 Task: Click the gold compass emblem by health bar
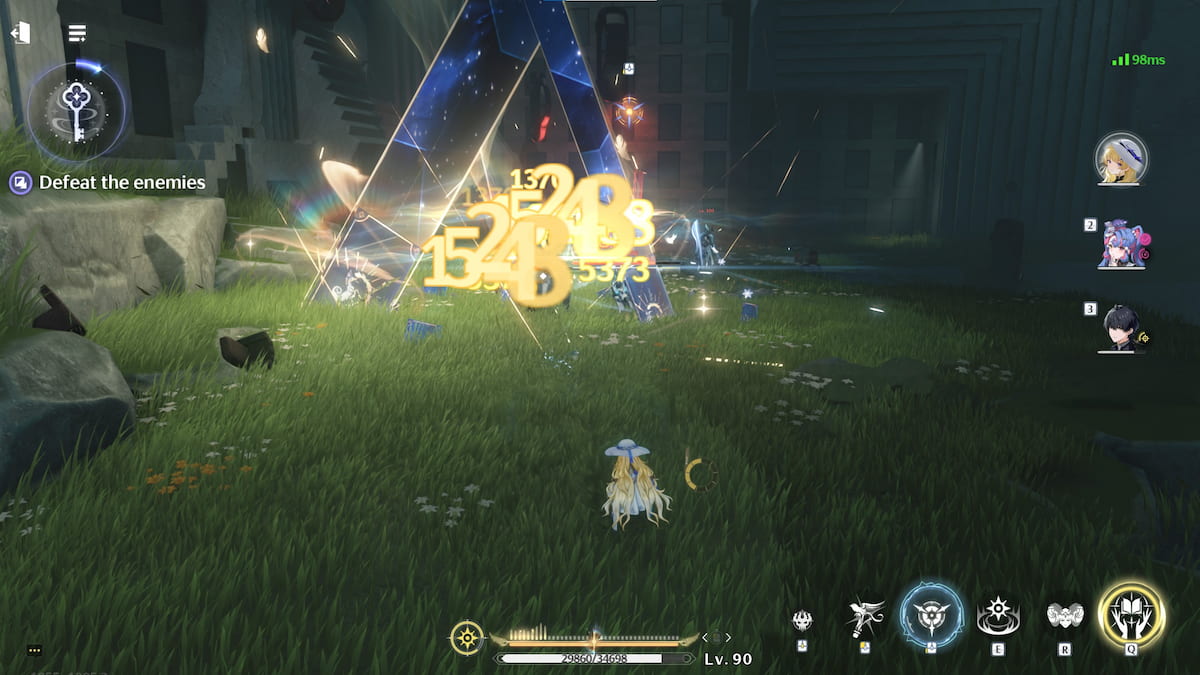466,637
